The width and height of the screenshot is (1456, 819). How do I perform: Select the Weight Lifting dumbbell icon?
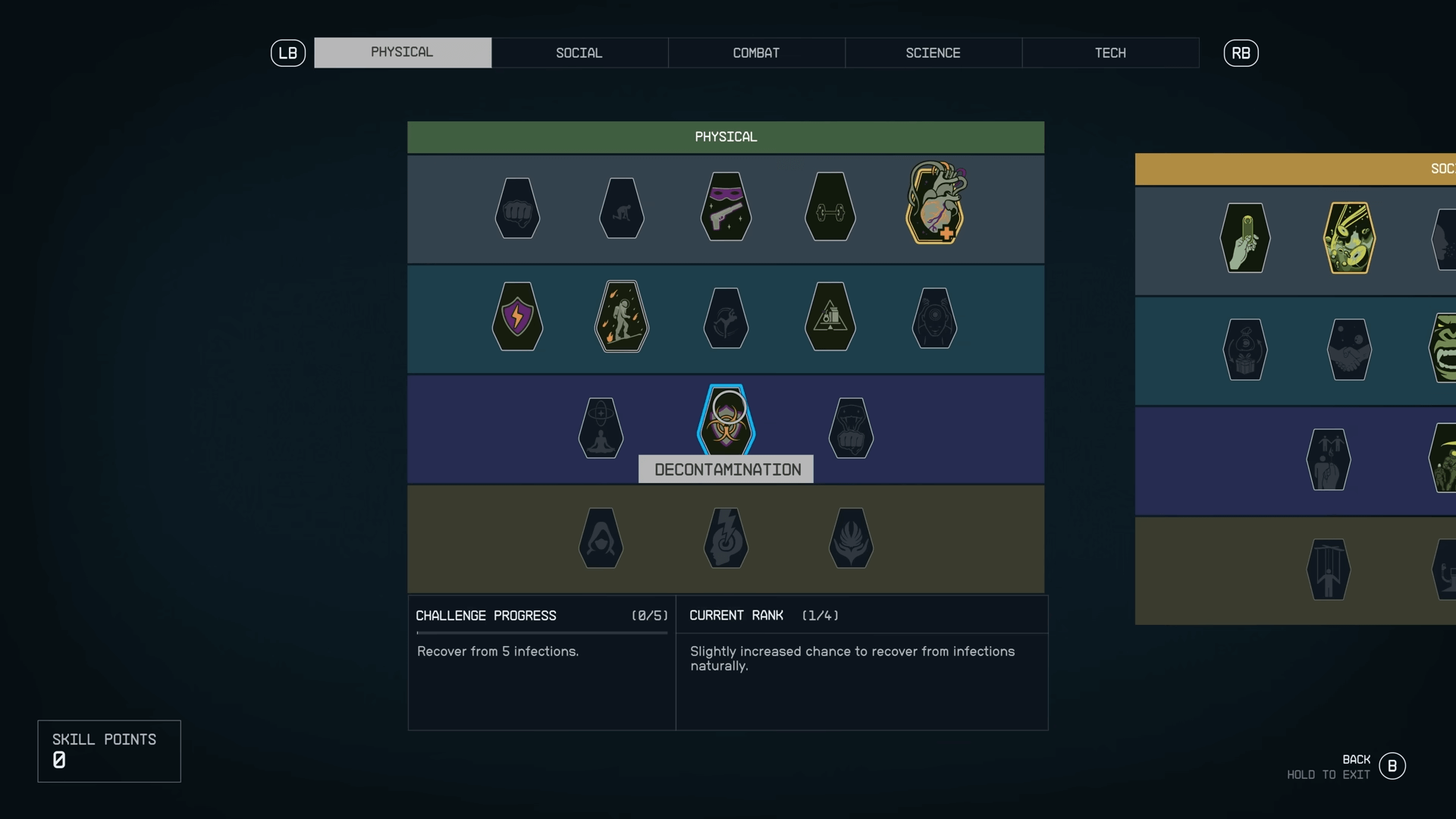[x=829, y=207]
